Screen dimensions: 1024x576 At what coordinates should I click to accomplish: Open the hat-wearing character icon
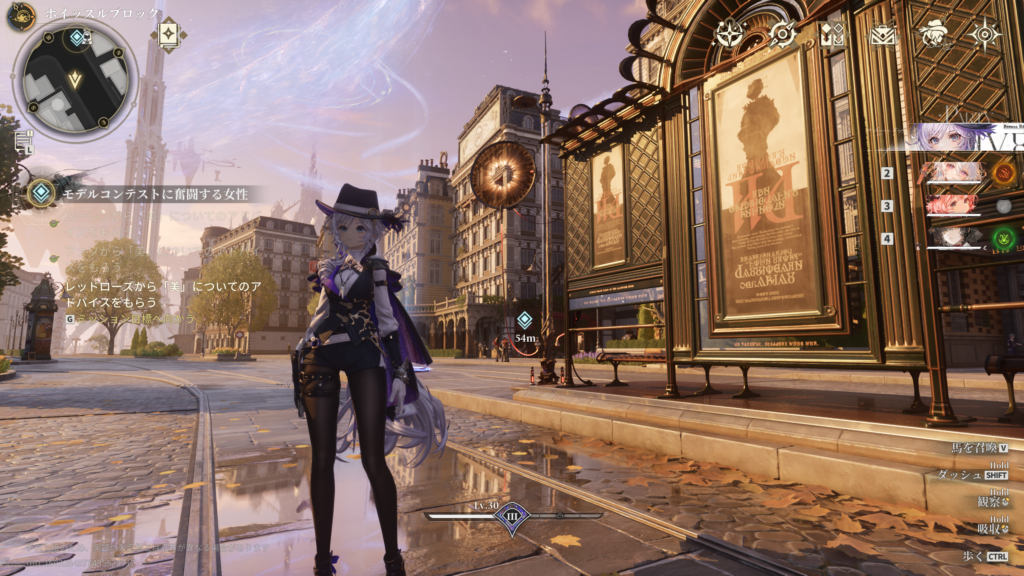pos(935,34)
